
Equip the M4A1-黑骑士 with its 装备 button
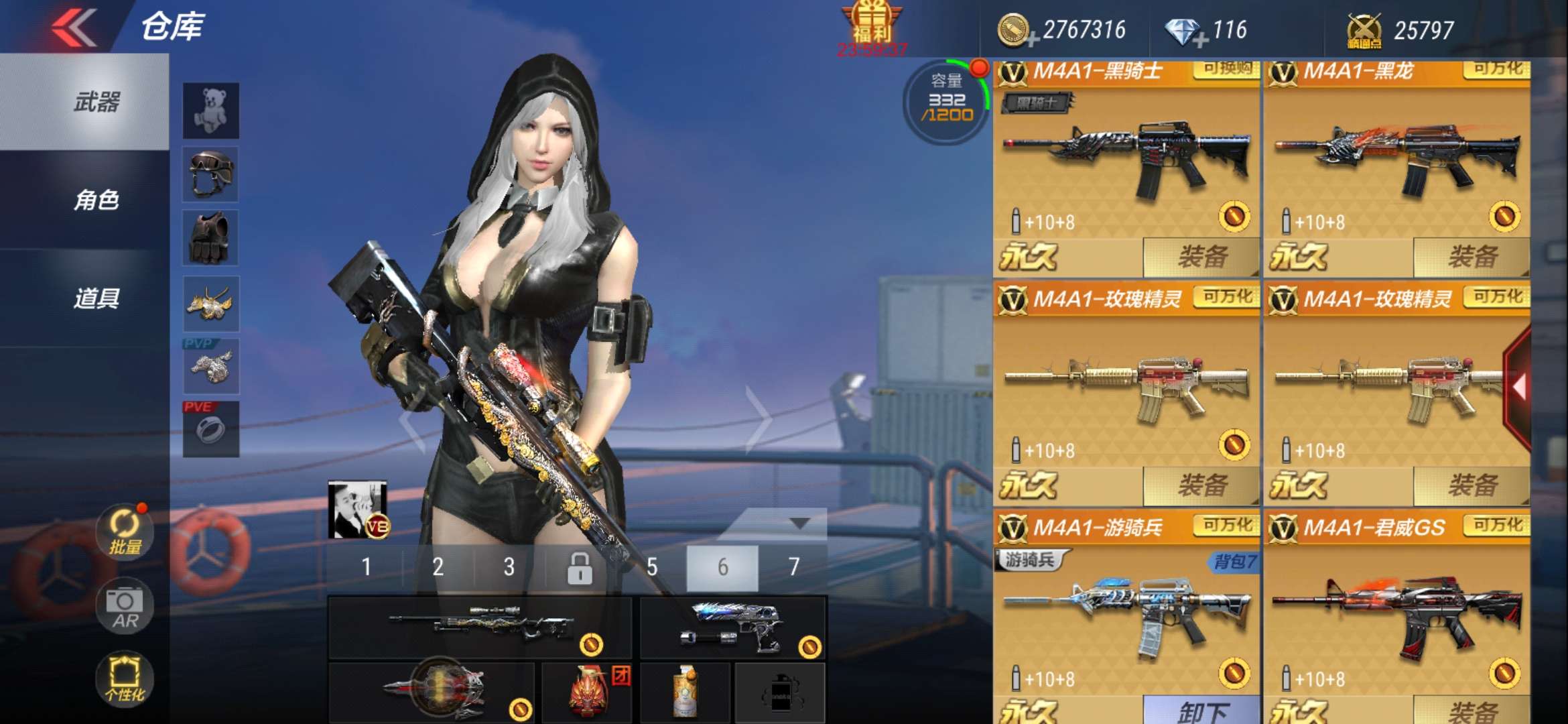coord(1201,257)
